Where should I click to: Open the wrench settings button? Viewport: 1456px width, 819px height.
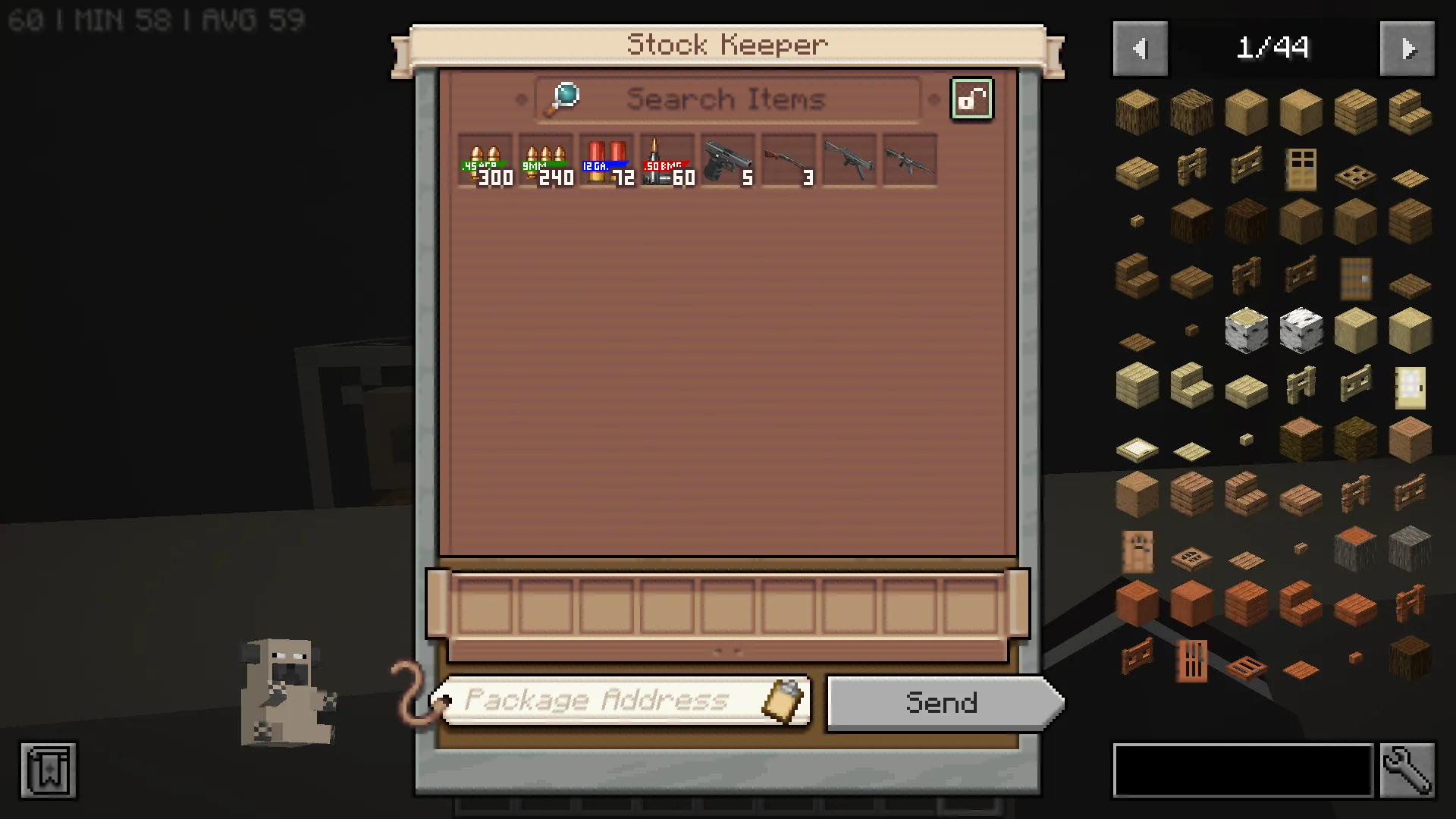tap(1407, 770)
